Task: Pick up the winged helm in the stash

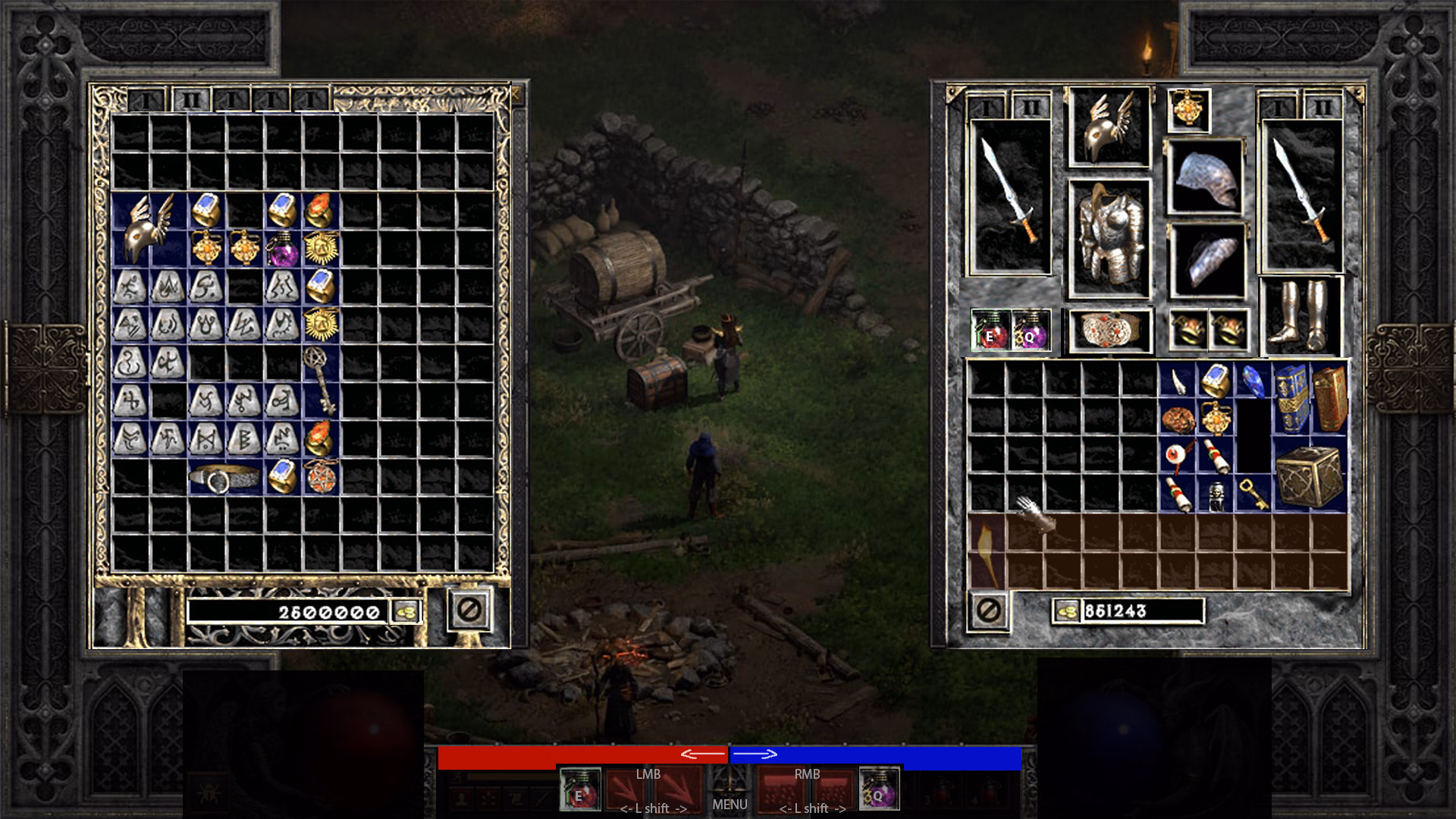Action: (149, 229)
